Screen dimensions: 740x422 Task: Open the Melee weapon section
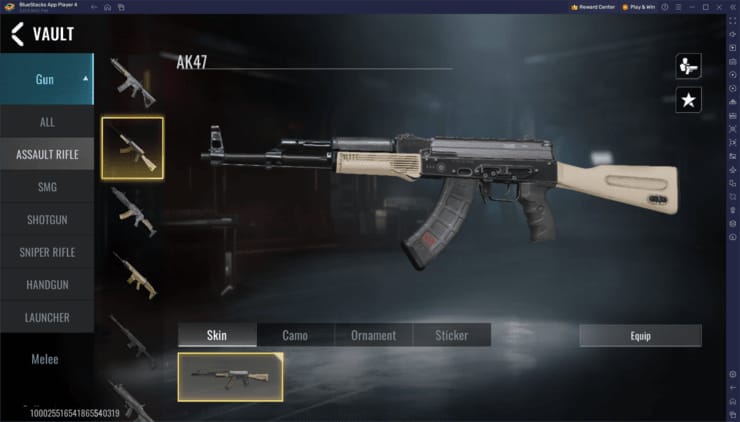point(45,359)
